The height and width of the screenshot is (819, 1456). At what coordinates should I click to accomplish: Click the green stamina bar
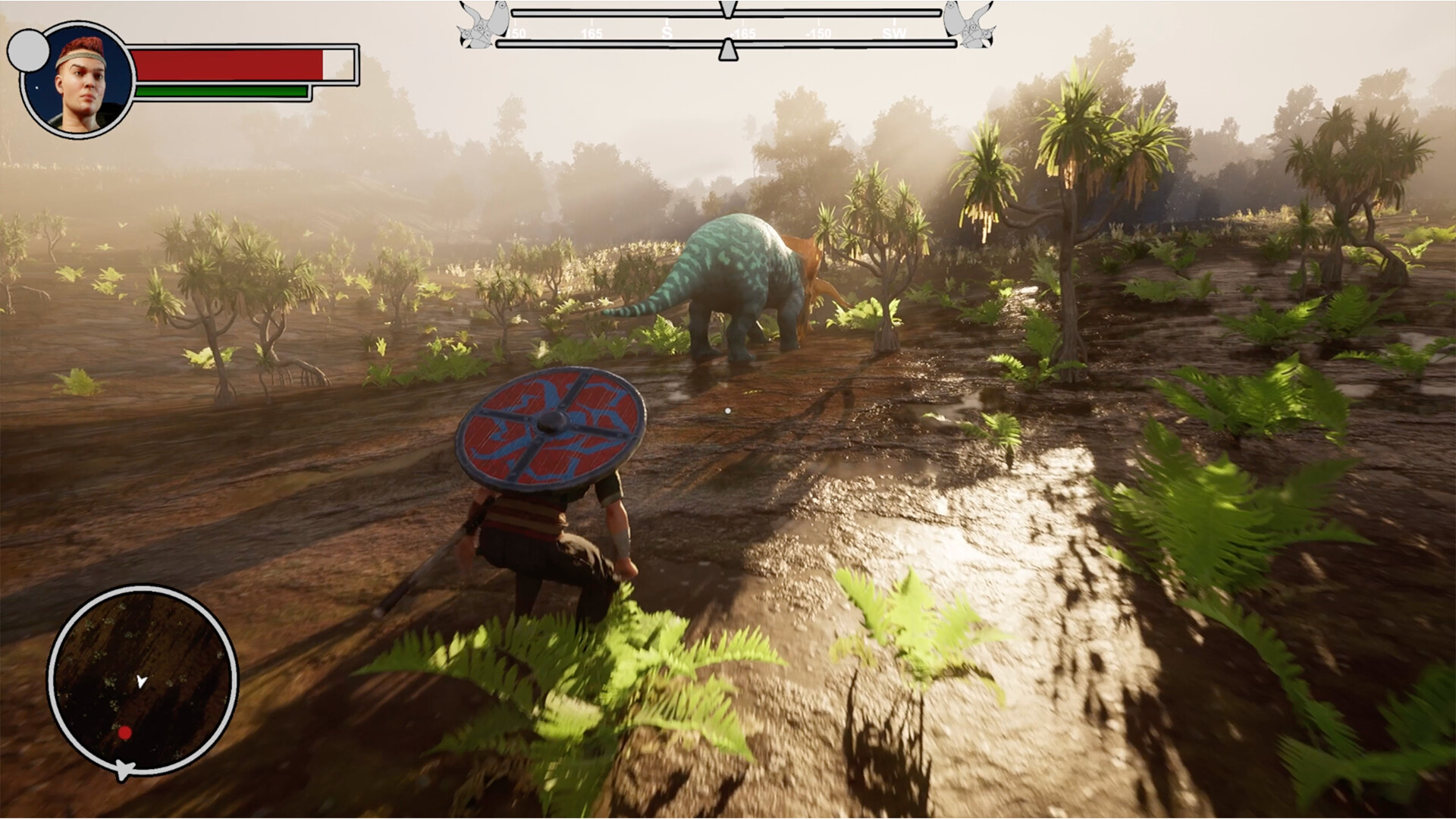(220, 91)
